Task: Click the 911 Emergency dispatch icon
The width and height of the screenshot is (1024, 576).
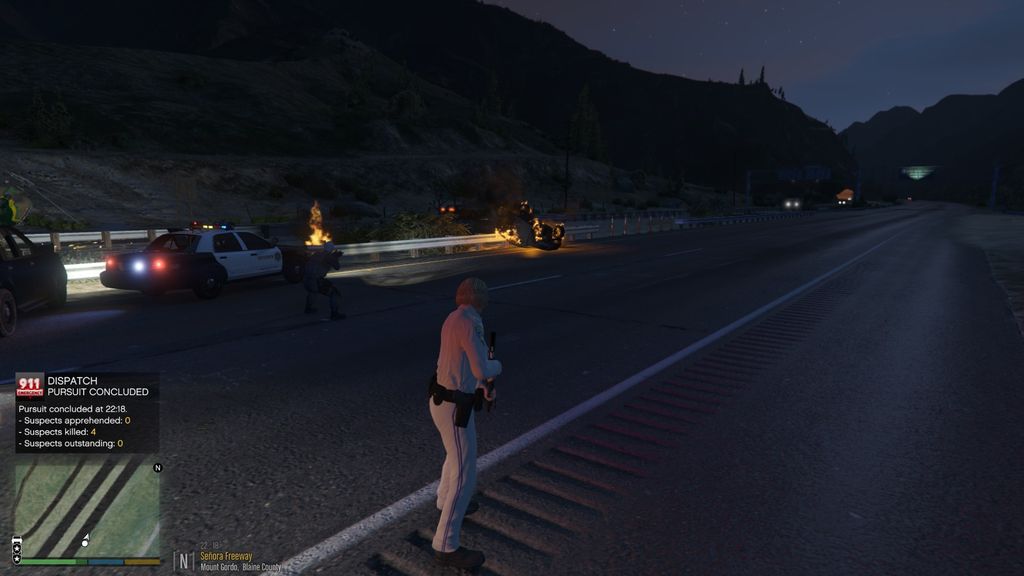Action: point(30,386)
